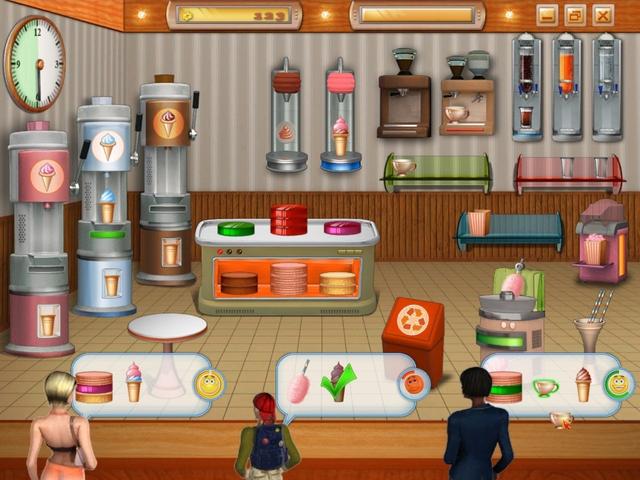Click the blonde customer's order bubble

tap(141, 383)
